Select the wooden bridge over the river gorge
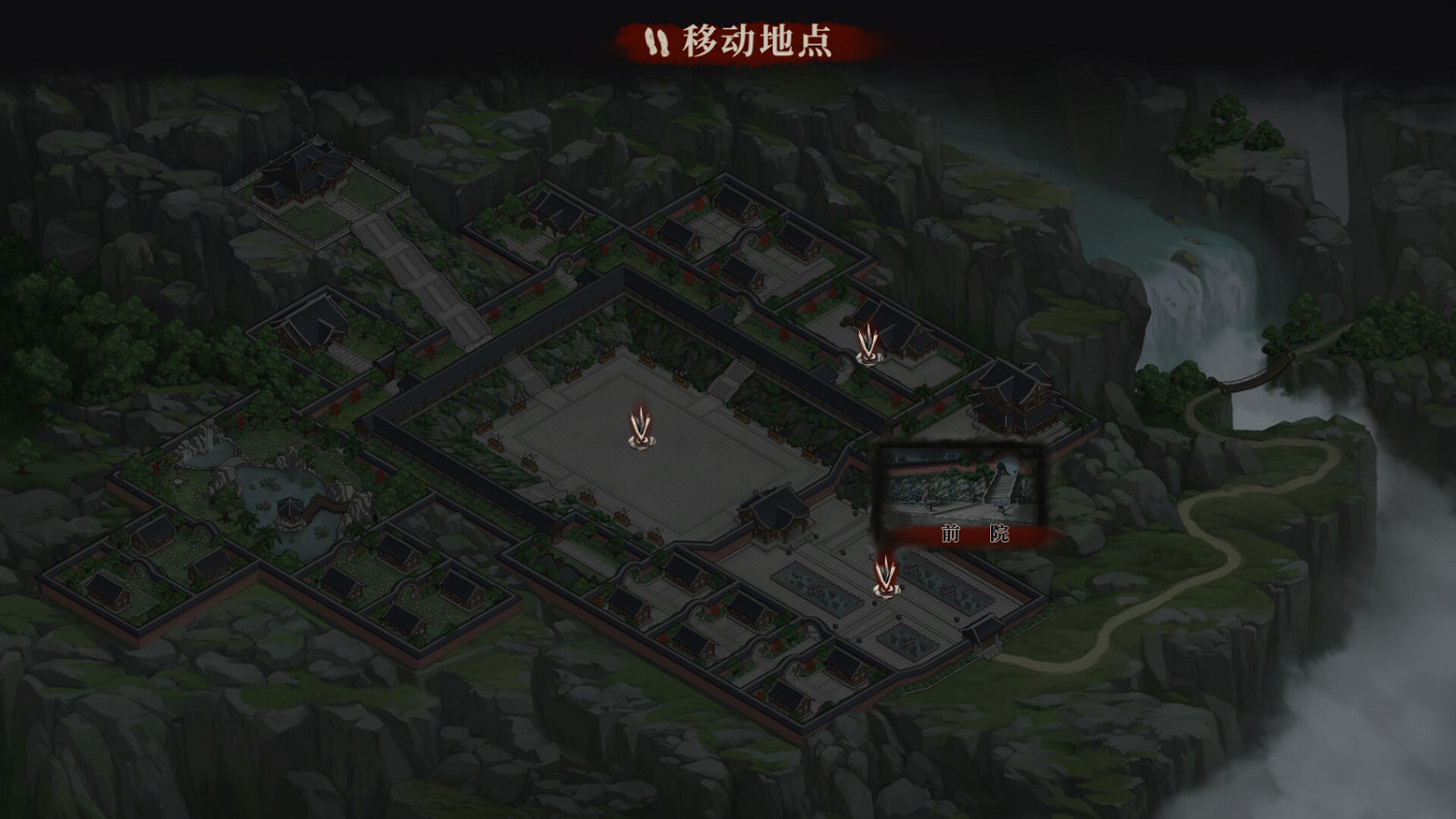This screenshot has width=1456, height=819. (x=1252, y=371)
